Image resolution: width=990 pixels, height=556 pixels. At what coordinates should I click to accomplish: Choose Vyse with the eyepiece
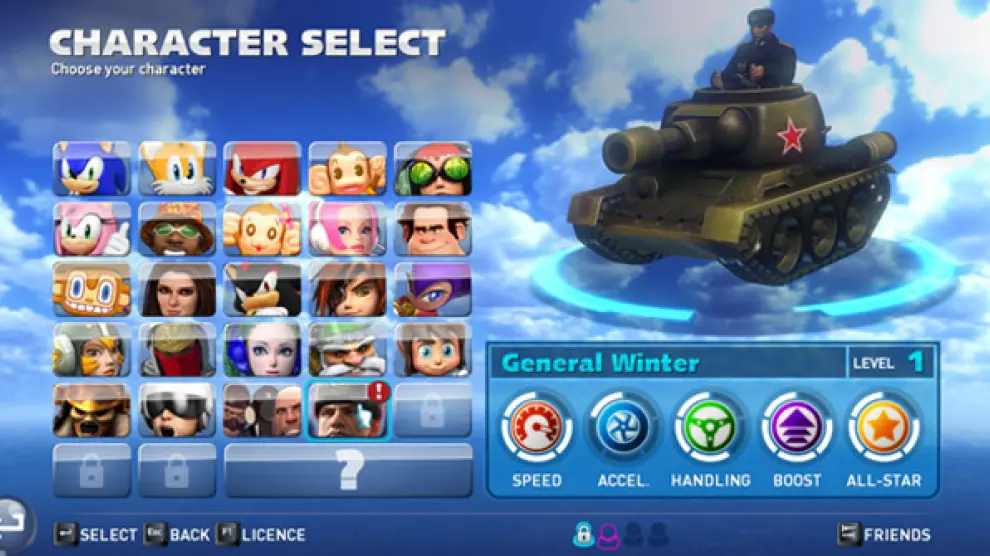(347, 289)
